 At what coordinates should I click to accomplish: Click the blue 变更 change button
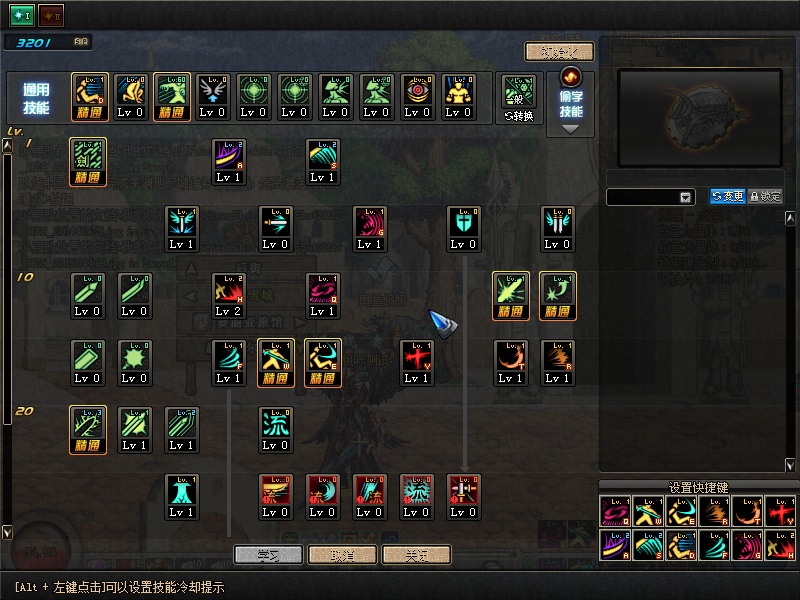(727, 197)
